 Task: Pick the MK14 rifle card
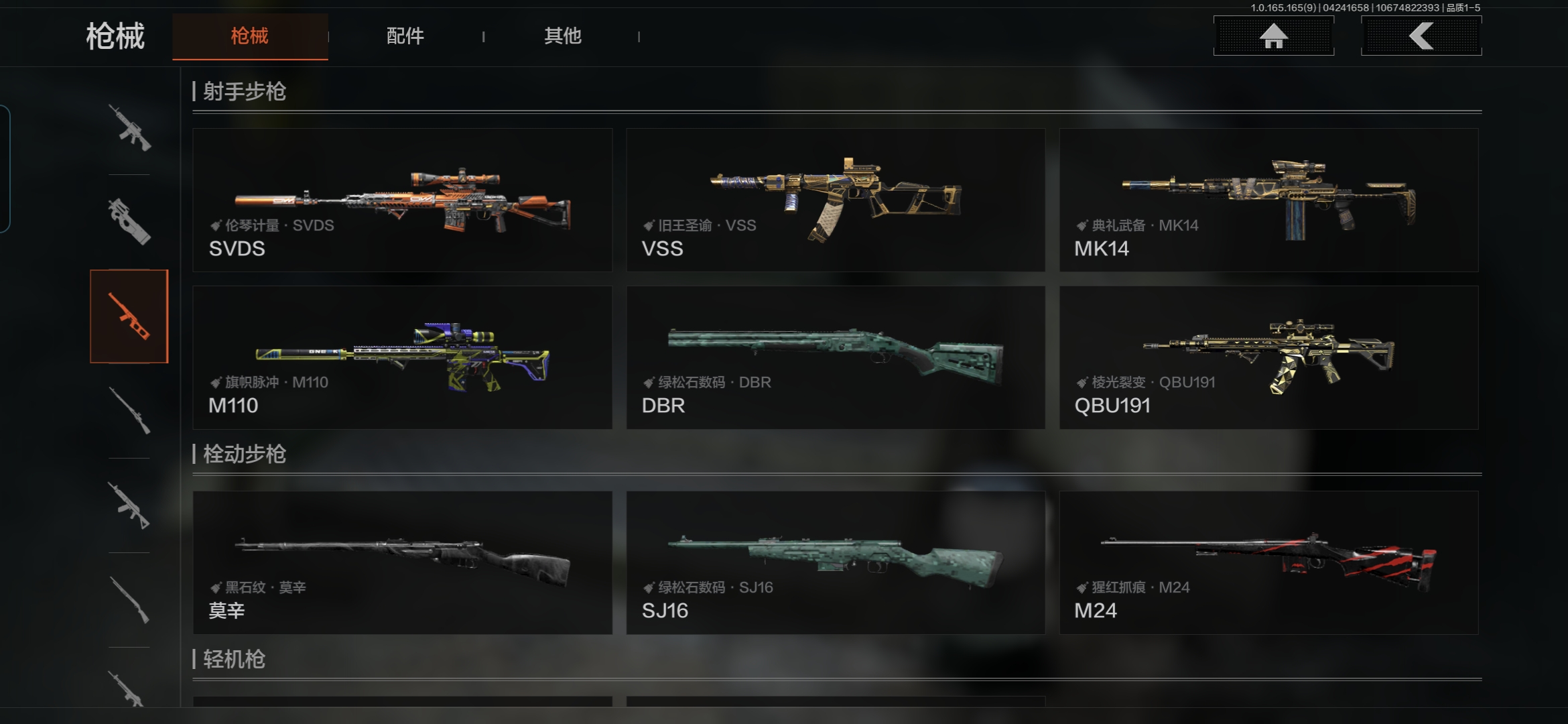1268,200
